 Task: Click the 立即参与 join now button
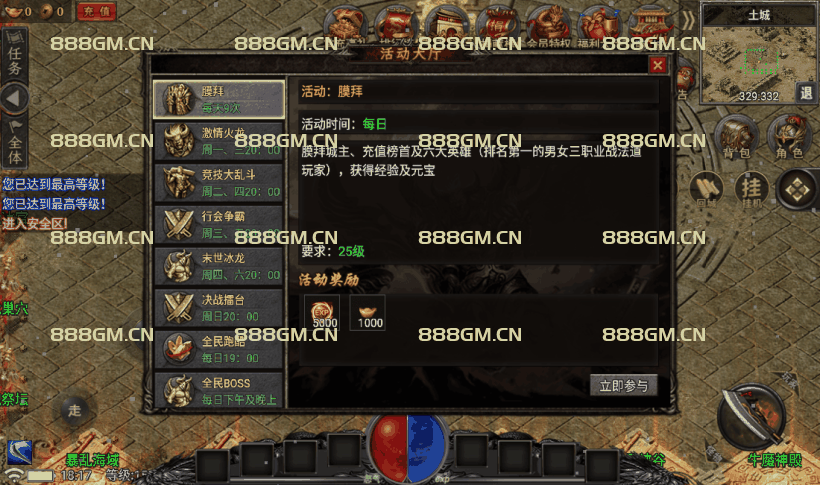point(624,385)
